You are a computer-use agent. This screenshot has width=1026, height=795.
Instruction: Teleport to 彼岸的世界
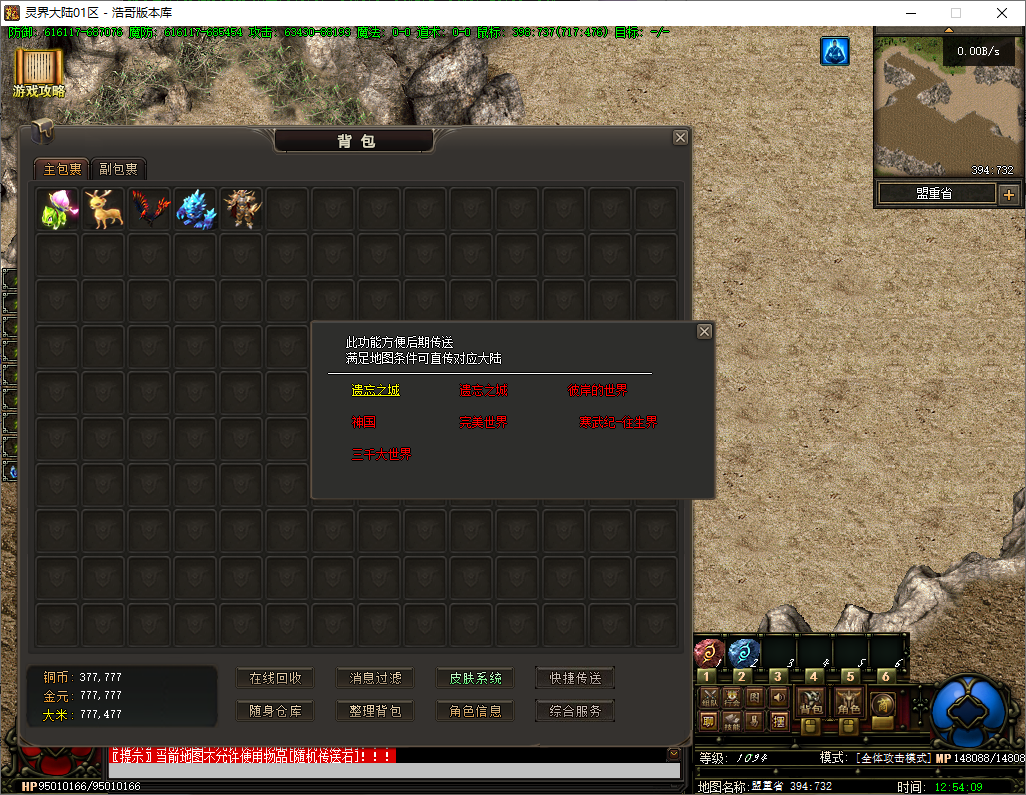coord(597,390)
